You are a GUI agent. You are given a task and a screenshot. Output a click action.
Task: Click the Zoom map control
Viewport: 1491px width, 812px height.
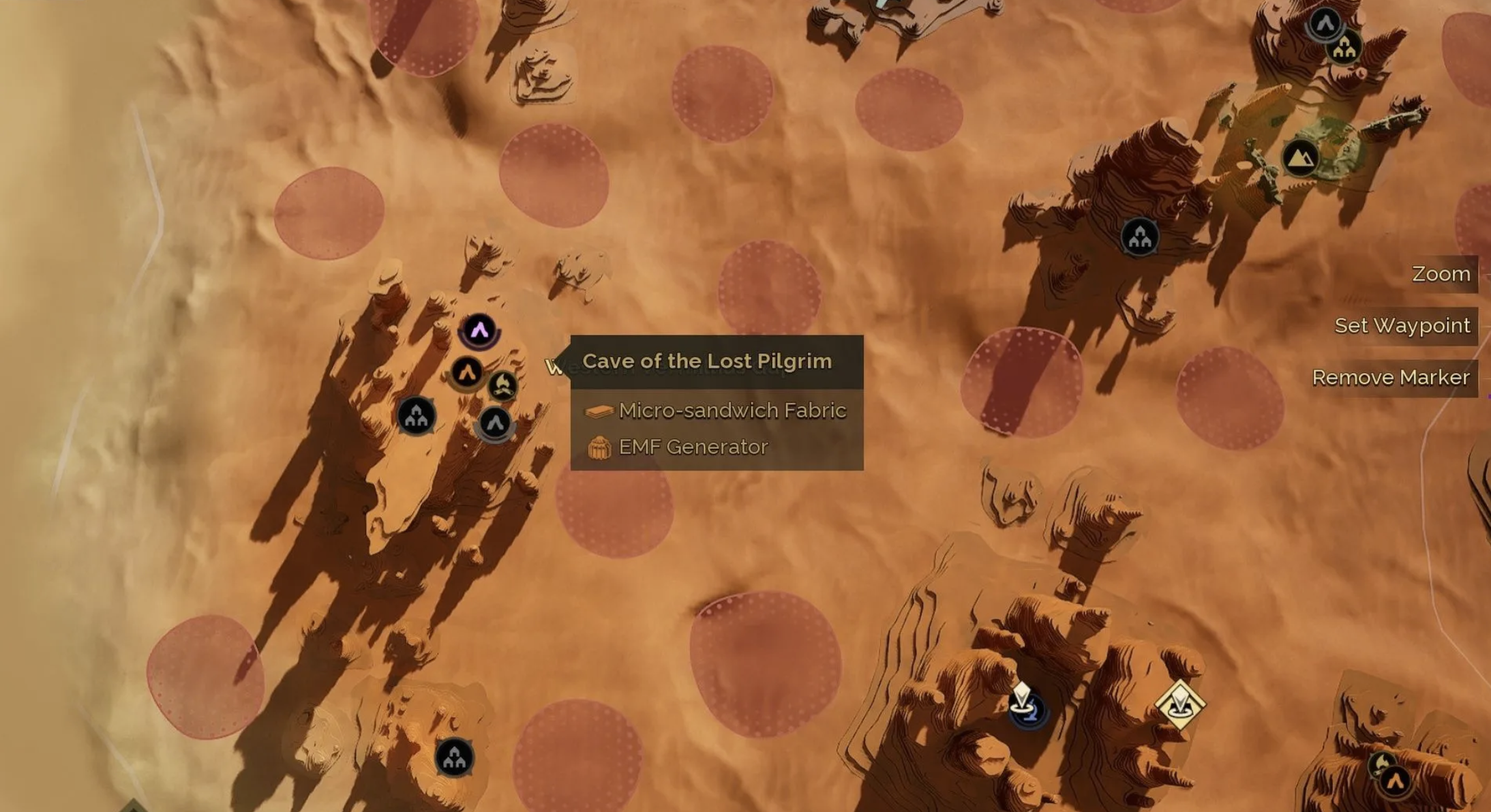click(1441, 274)
